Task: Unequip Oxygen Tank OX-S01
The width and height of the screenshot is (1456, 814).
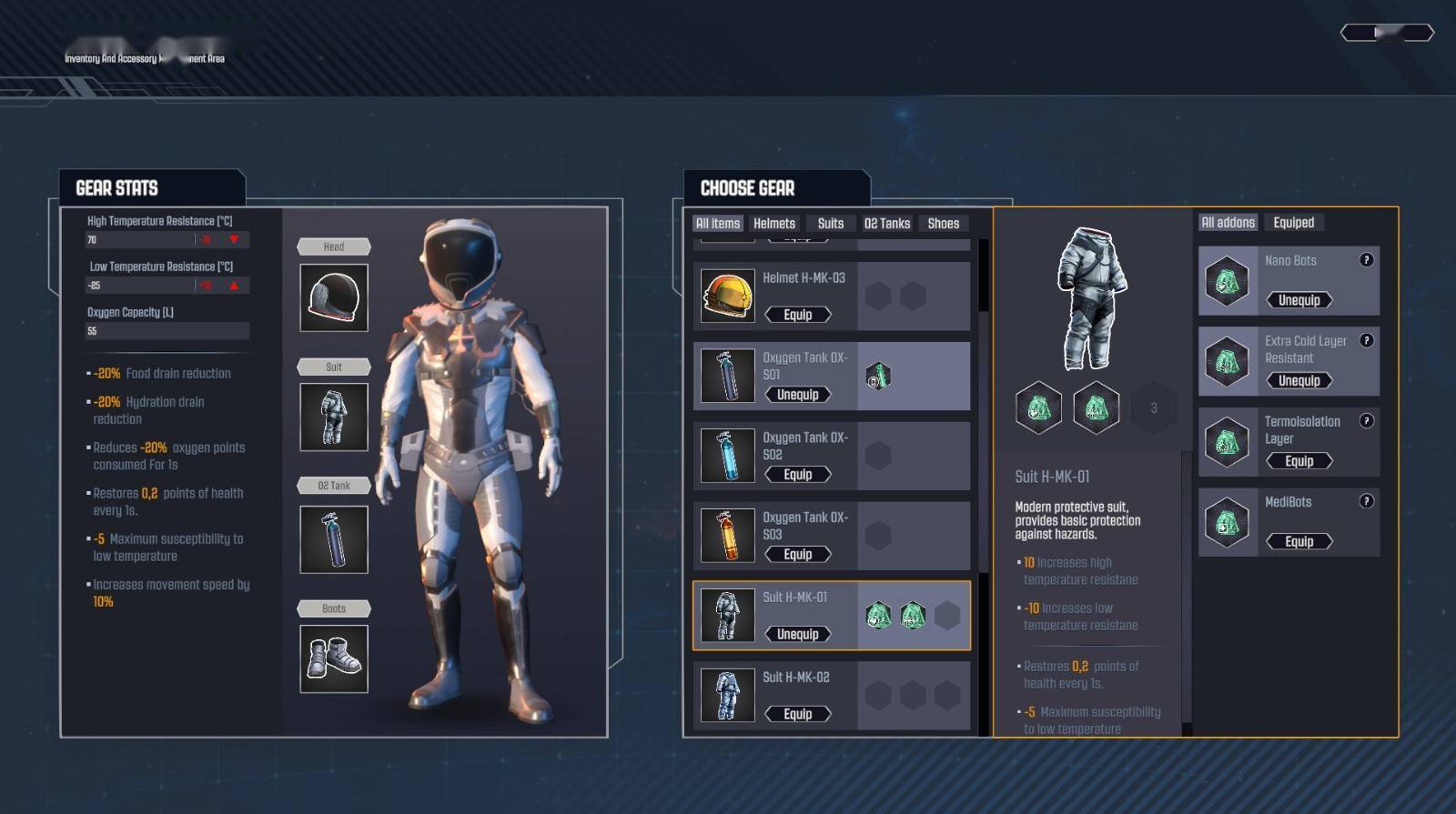Action: (x=797, y=395)
